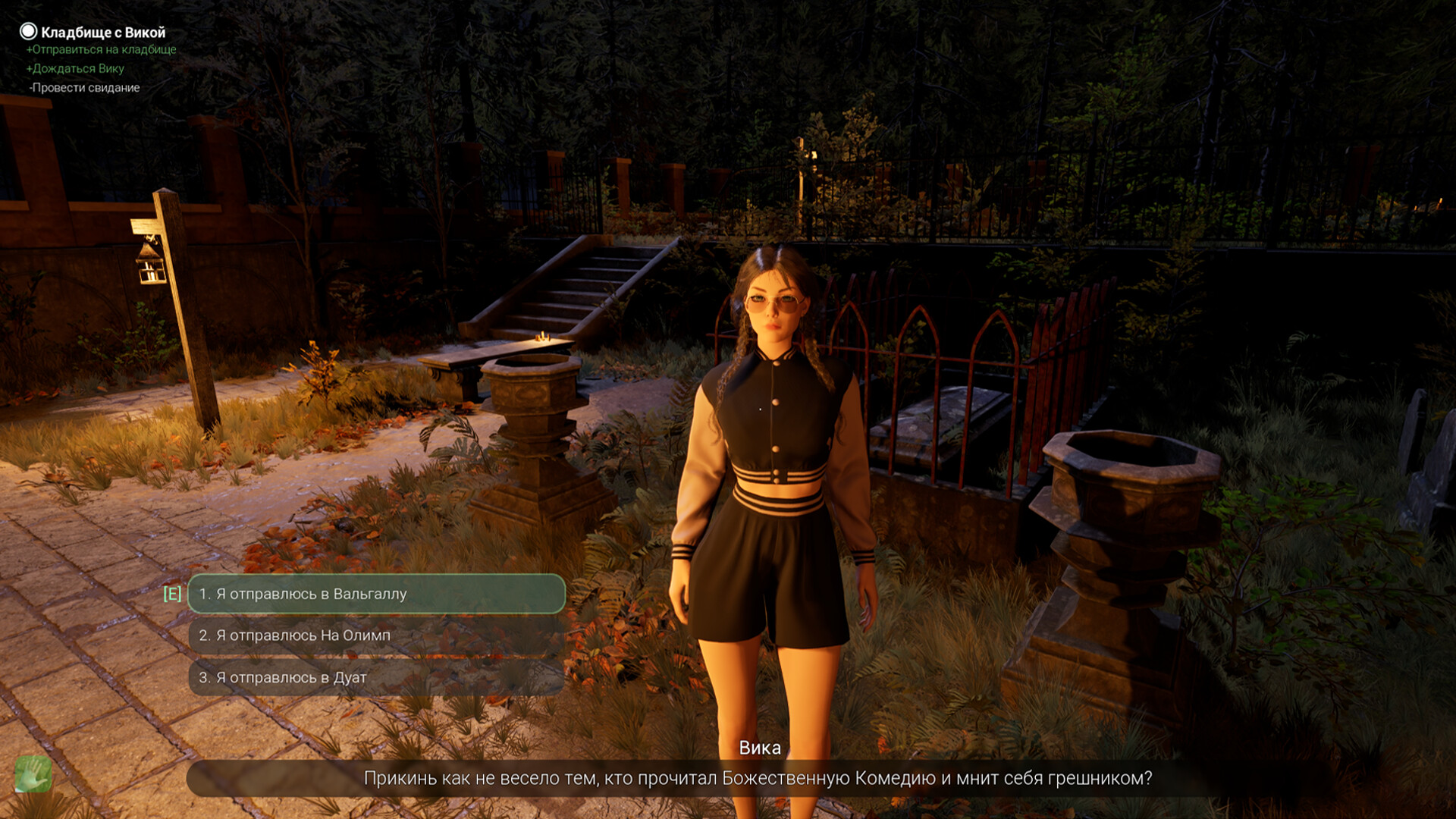The image size is (1456, 819).
Task: Select the reply about going to Olympus
Action: 376,635
